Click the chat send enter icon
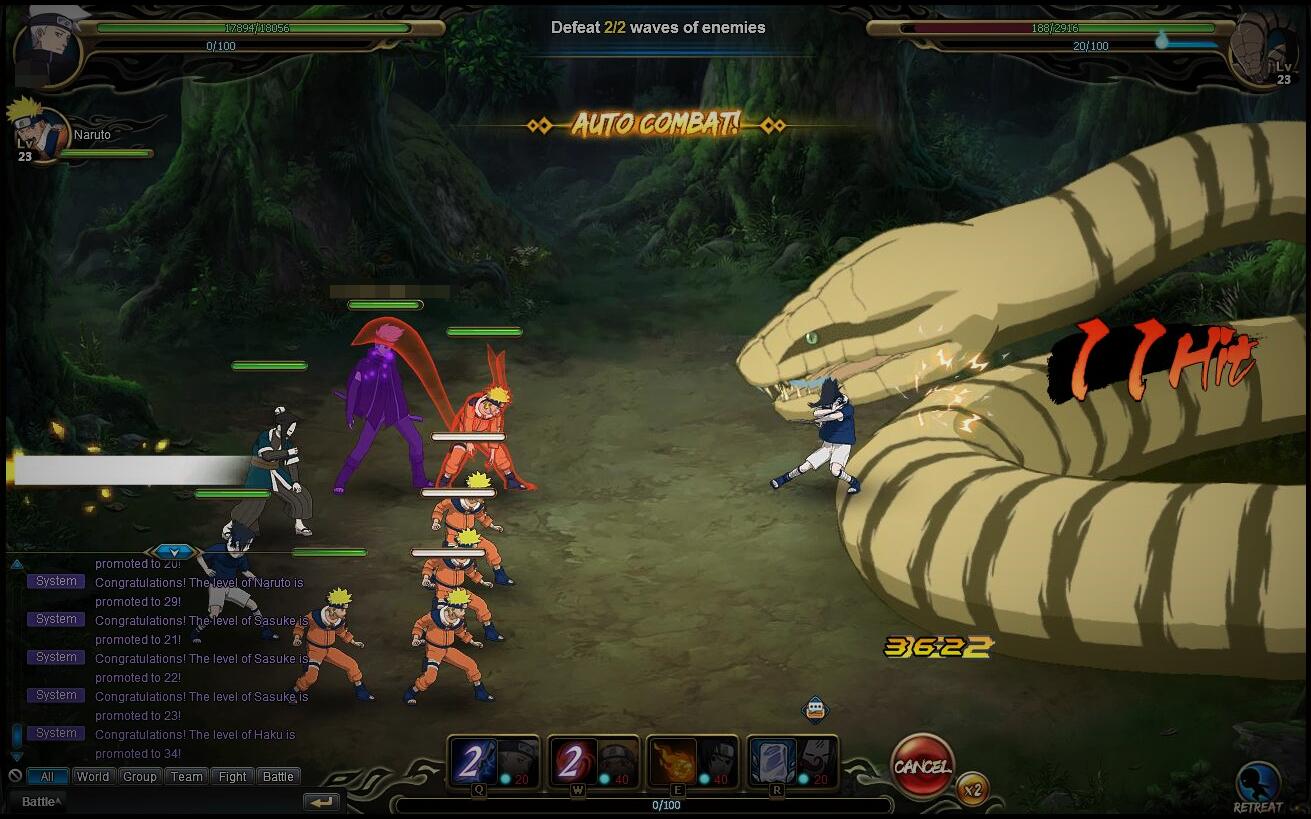 click(320, 800)
